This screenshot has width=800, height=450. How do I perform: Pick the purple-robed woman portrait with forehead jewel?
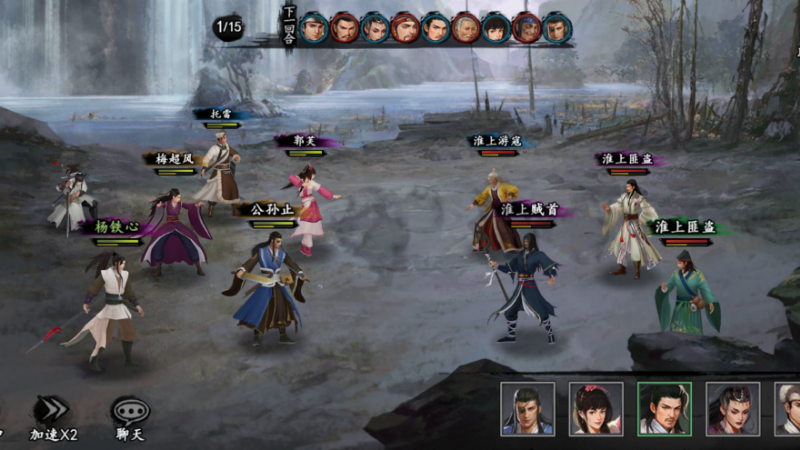(x=732, y=408)
